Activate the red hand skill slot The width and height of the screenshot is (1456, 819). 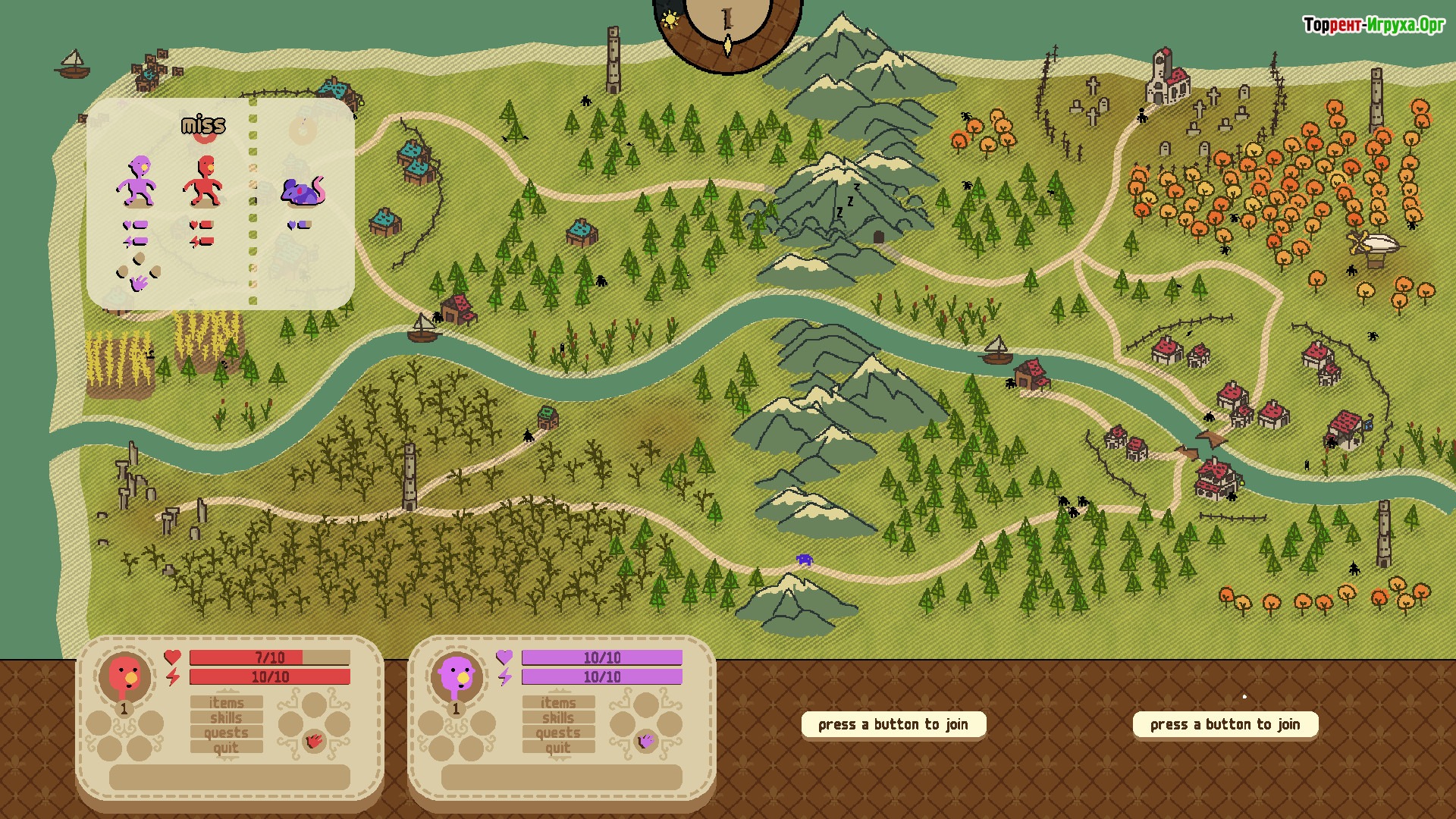click(314, 741)
